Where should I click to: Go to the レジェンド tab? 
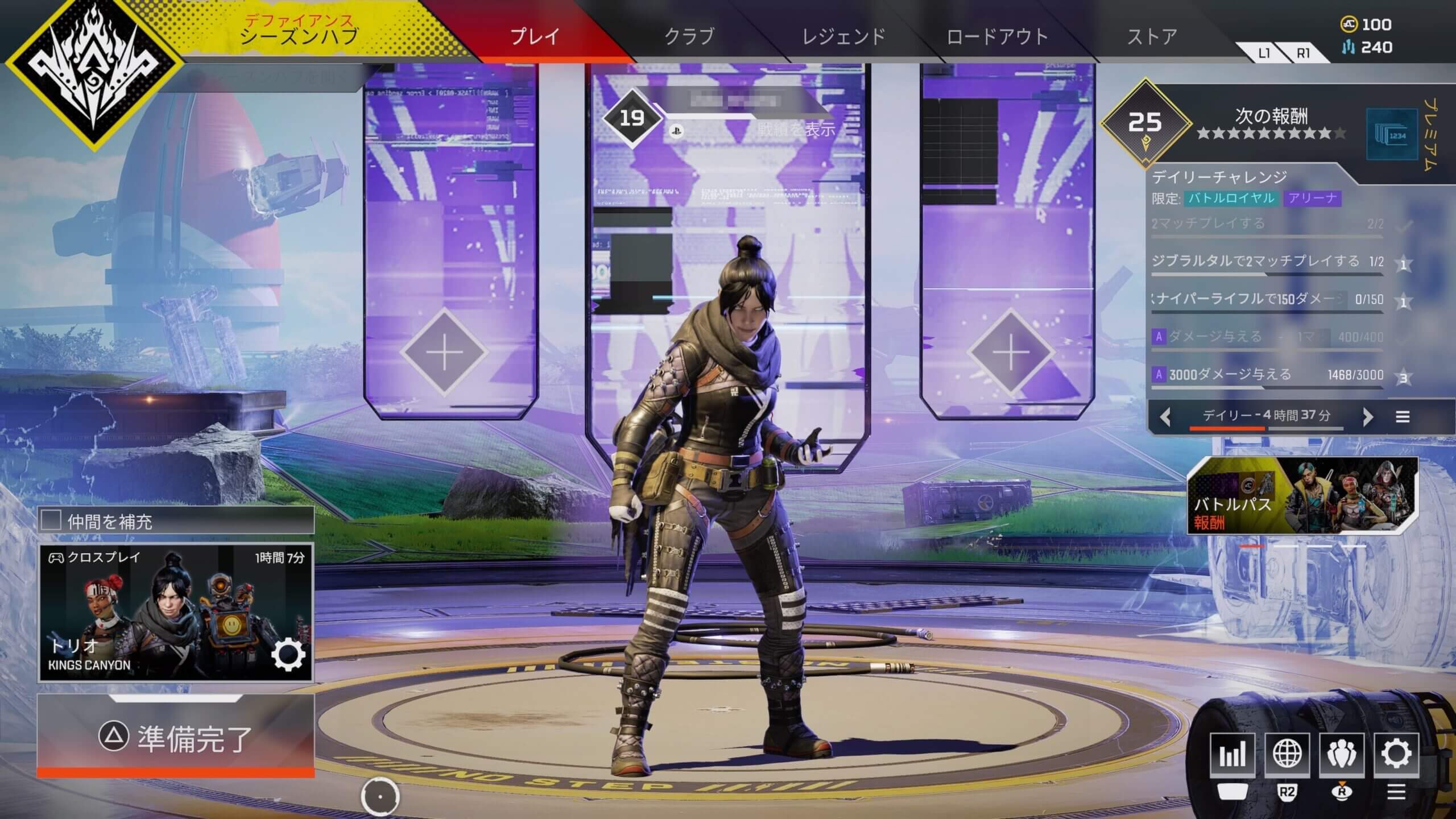pyautogui.click(x=843, y=36)
